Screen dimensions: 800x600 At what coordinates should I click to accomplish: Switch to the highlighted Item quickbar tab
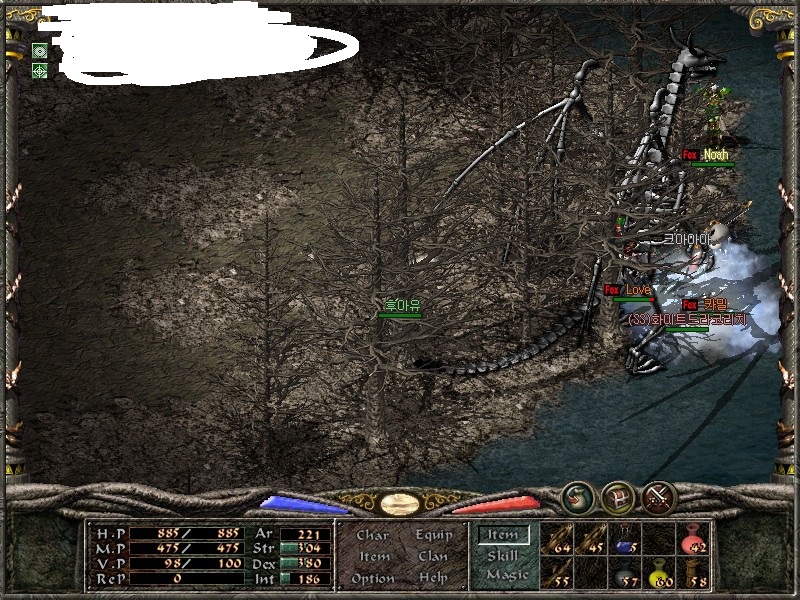tap(503, 535)
